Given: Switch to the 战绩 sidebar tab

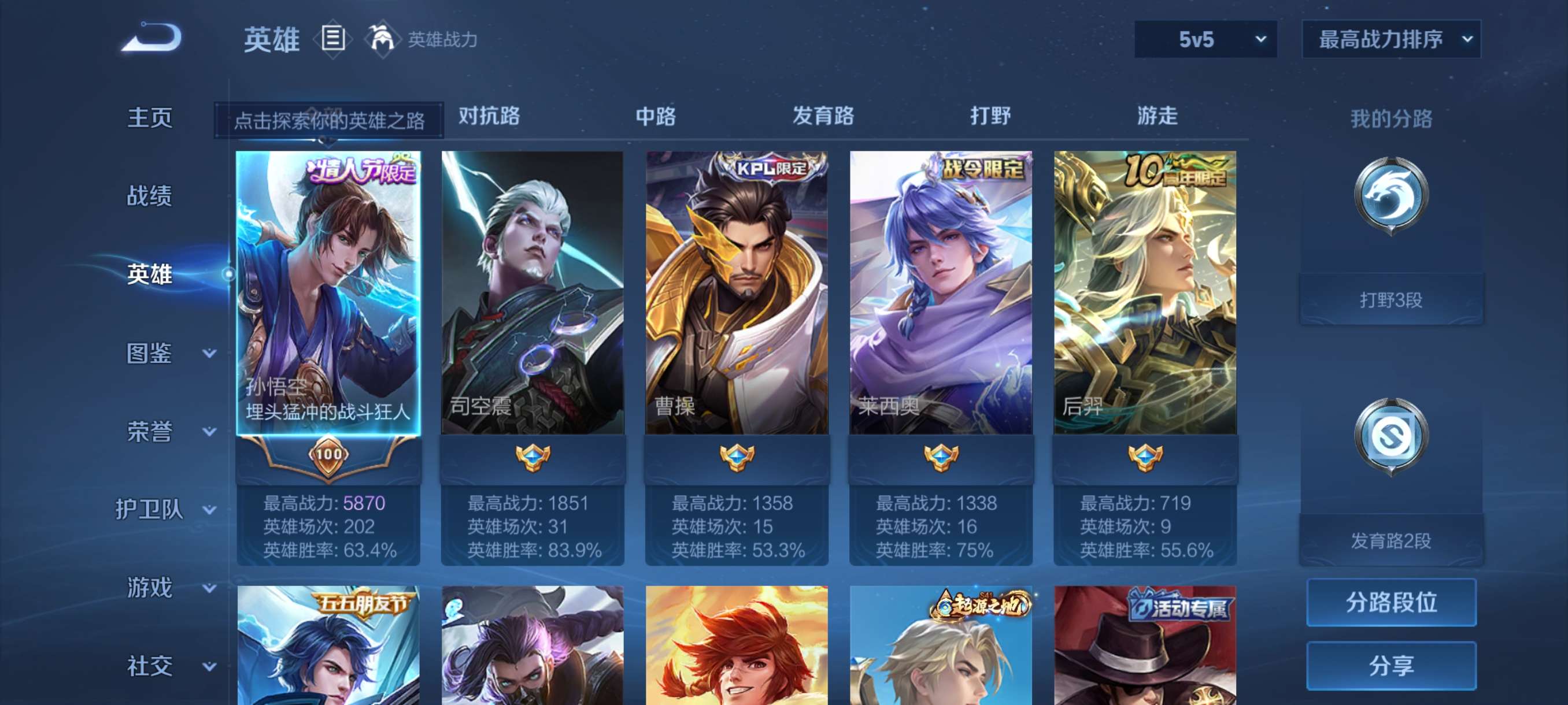Looking at the screenshot, I should coord(150,196).
